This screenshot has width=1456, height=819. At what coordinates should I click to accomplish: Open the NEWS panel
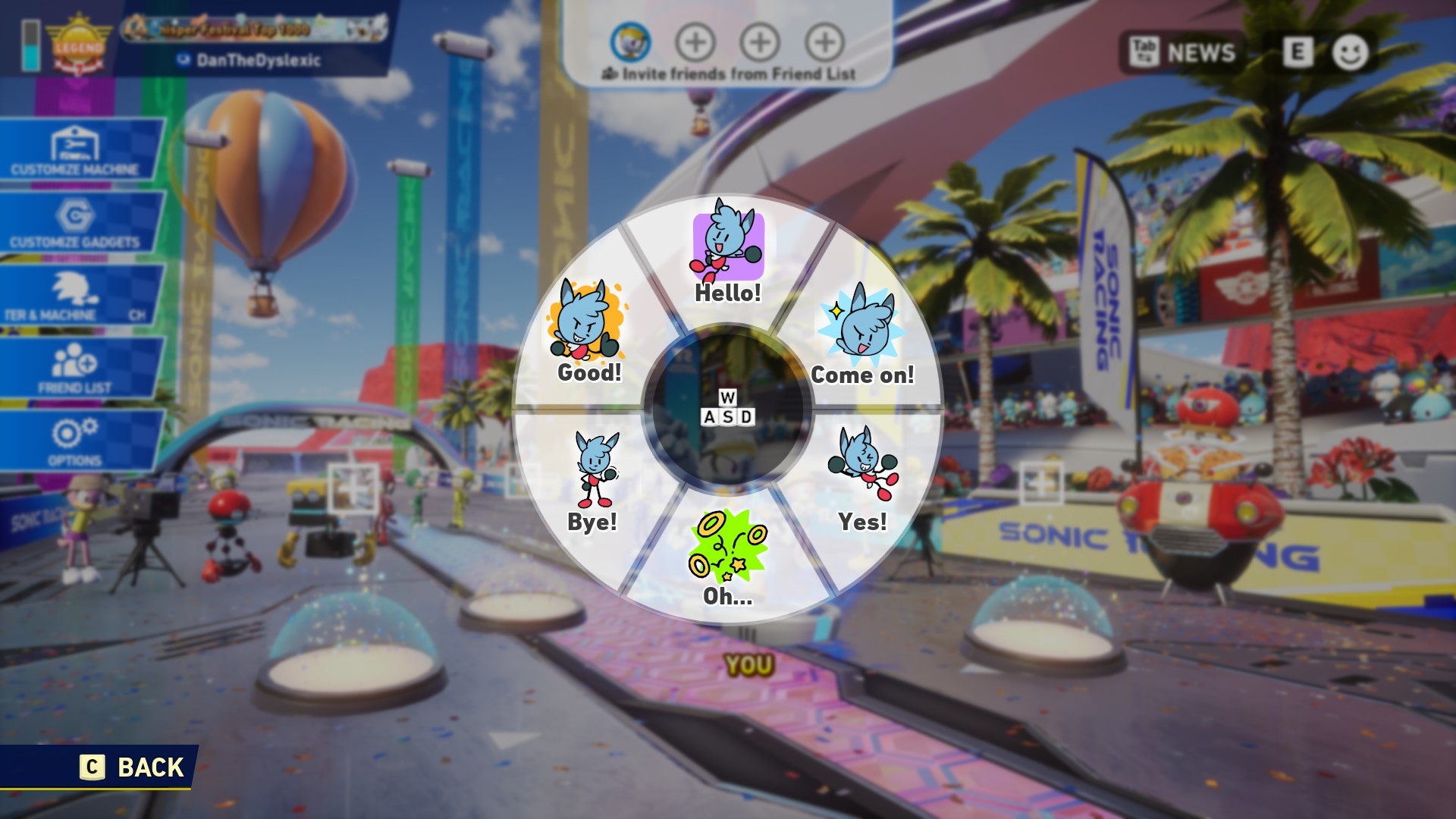(x=1183, y=52)
